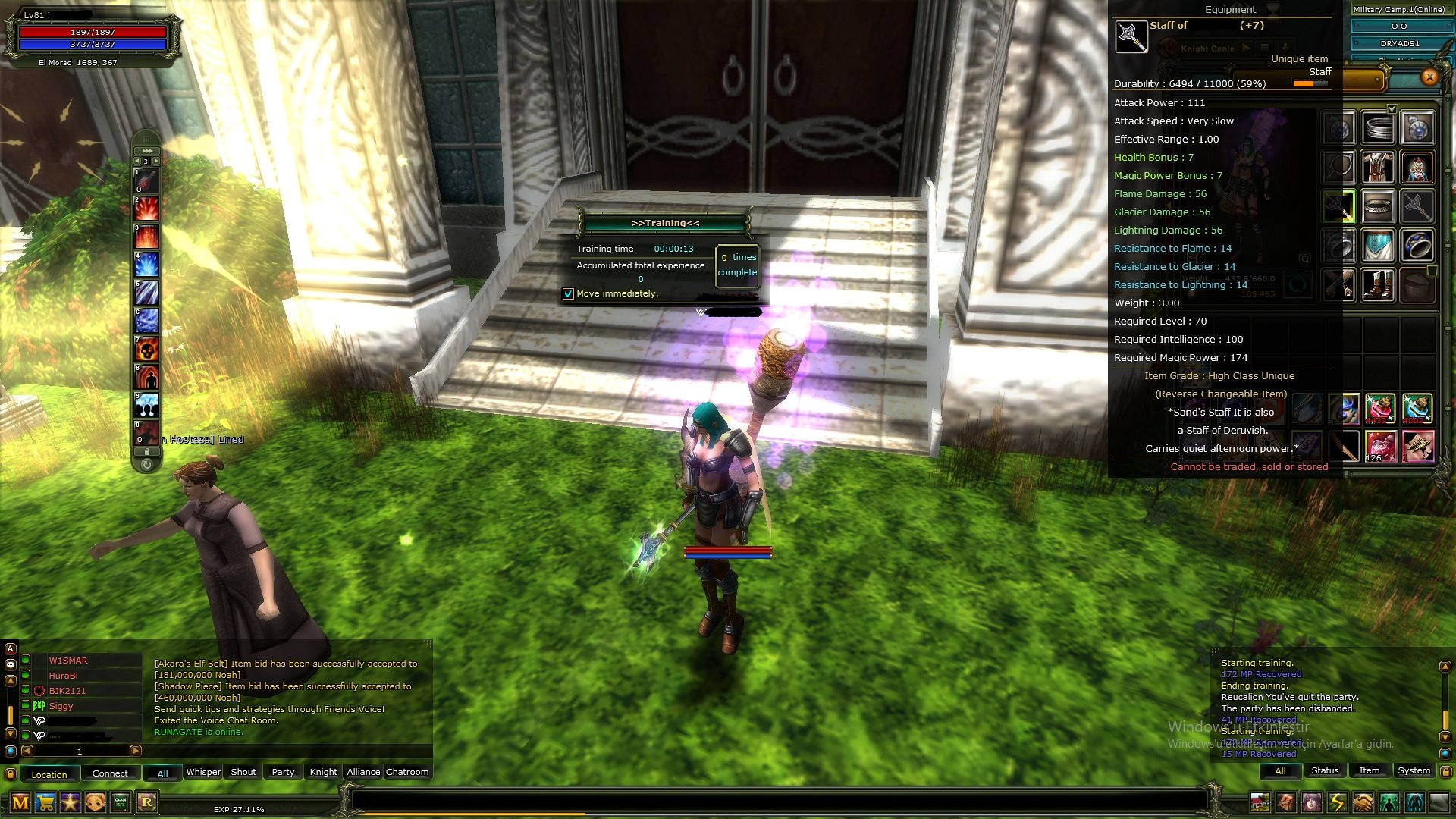Screen dimensions: 1456x819
Task: Select Siggy in the friends list
Action: click(x=61, y=706)
